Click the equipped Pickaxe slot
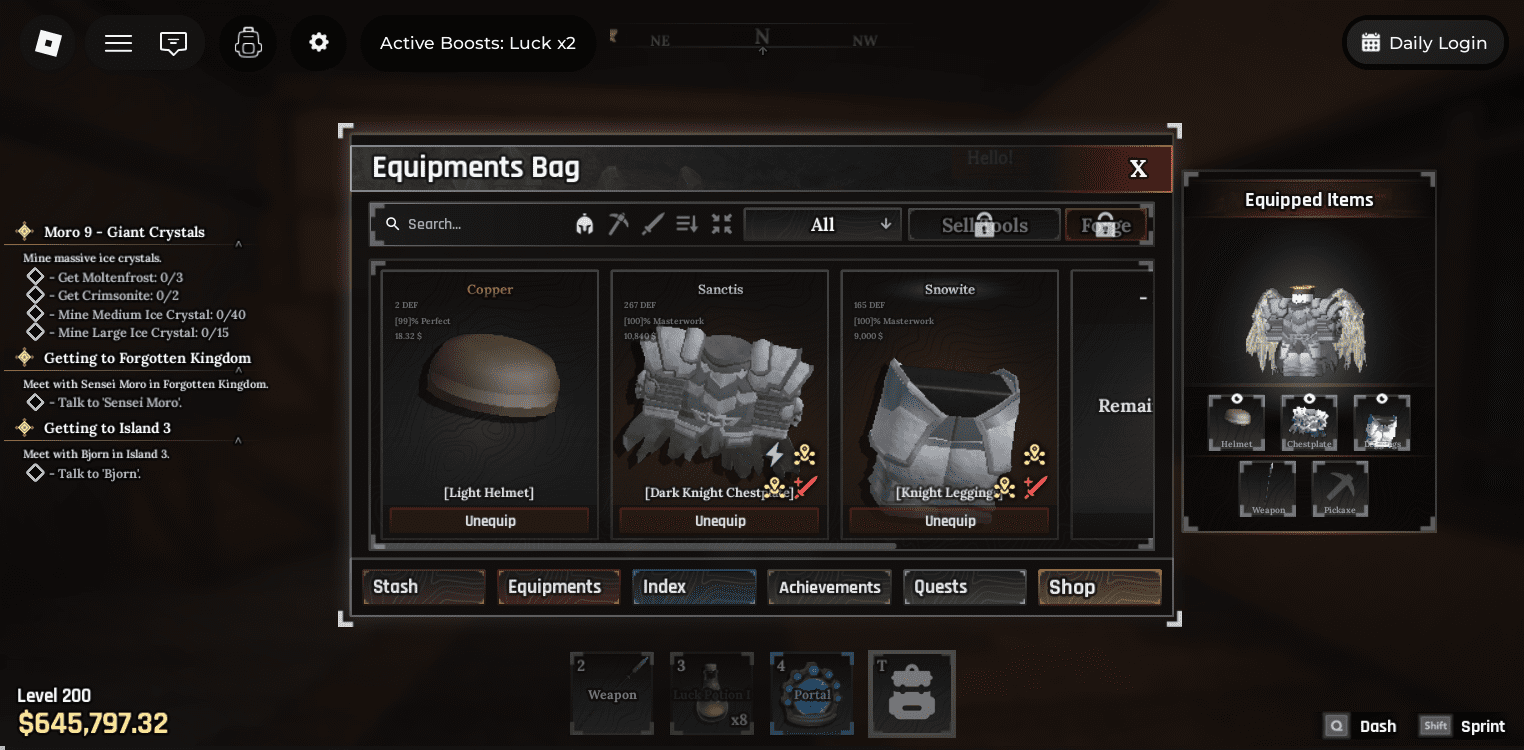Viewport: 1524px width, 750px height. [1340, 489]
